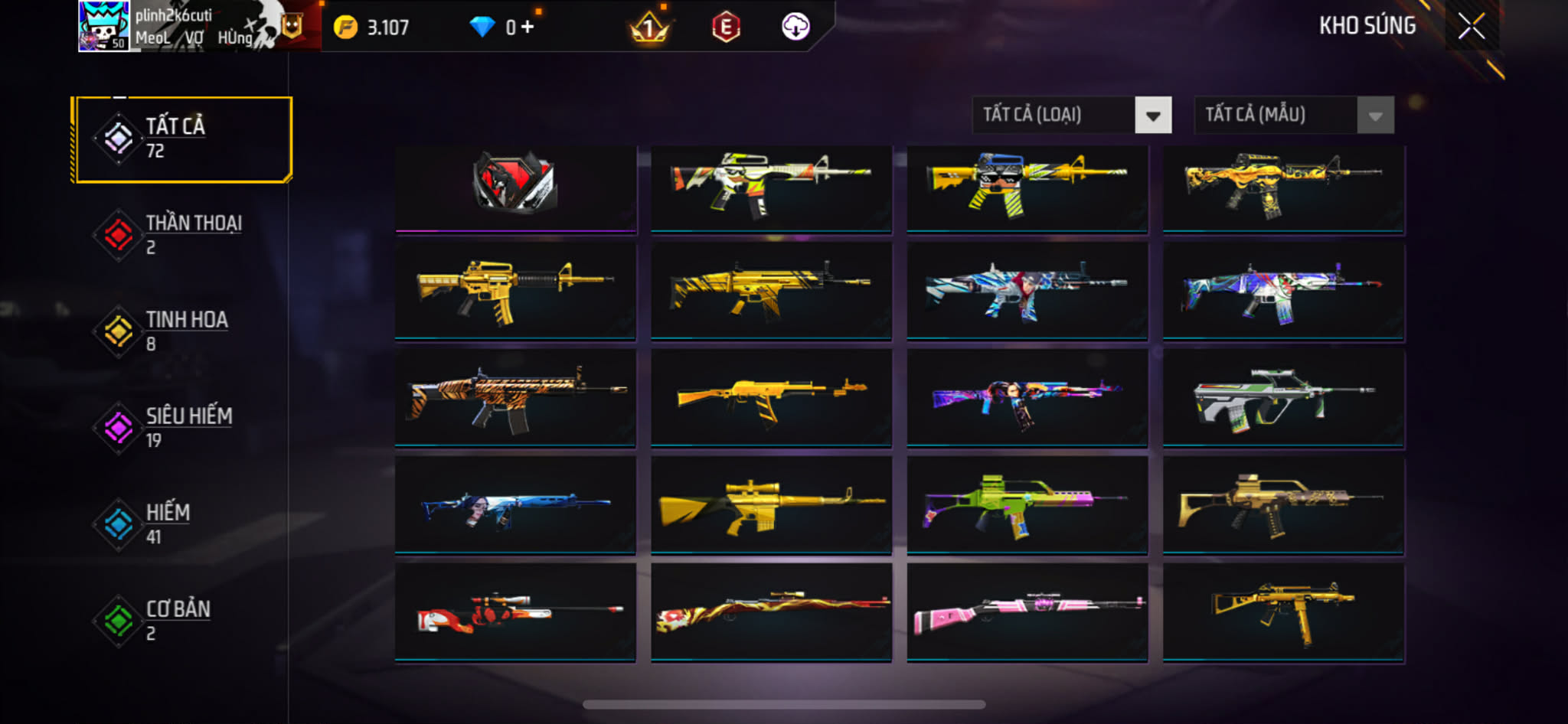This screenshot has width=1568, height=724.
Task: Pick the pink and white shotgun skin
Action: pyautogui.click(x=1027, y=612)
